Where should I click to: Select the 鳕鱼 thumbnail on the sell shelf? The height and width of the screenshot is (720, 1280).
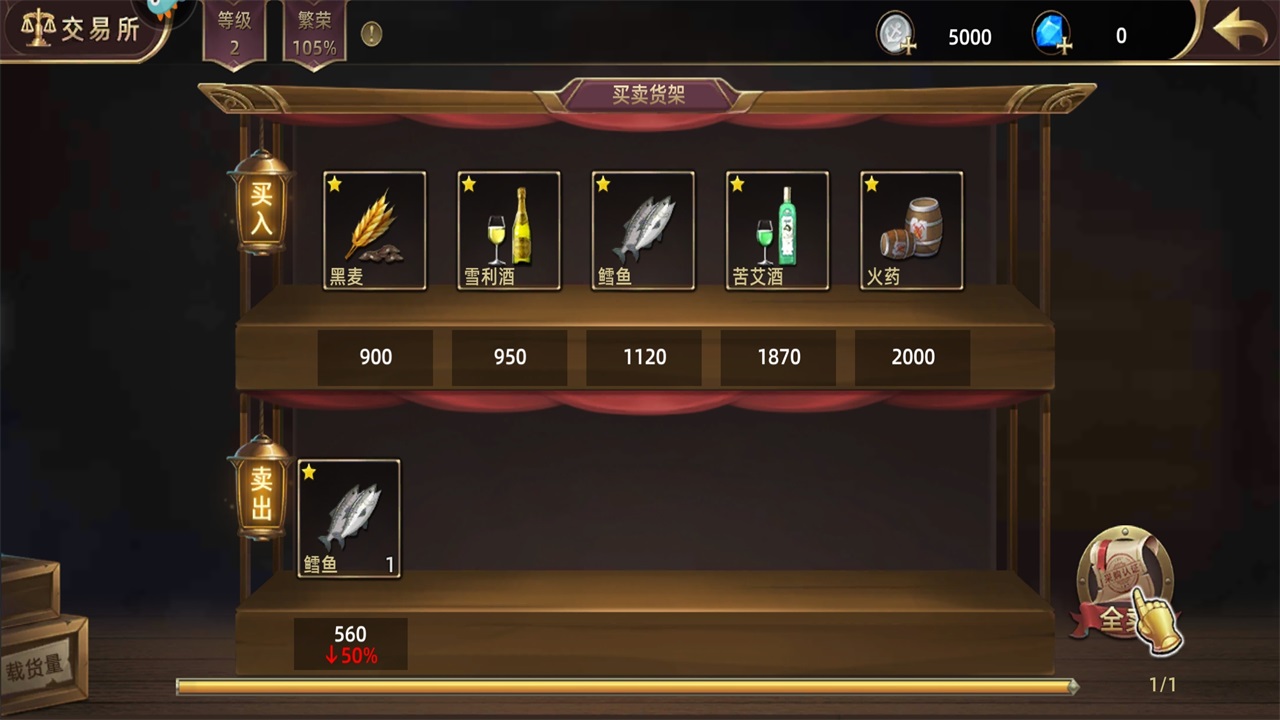348,515
